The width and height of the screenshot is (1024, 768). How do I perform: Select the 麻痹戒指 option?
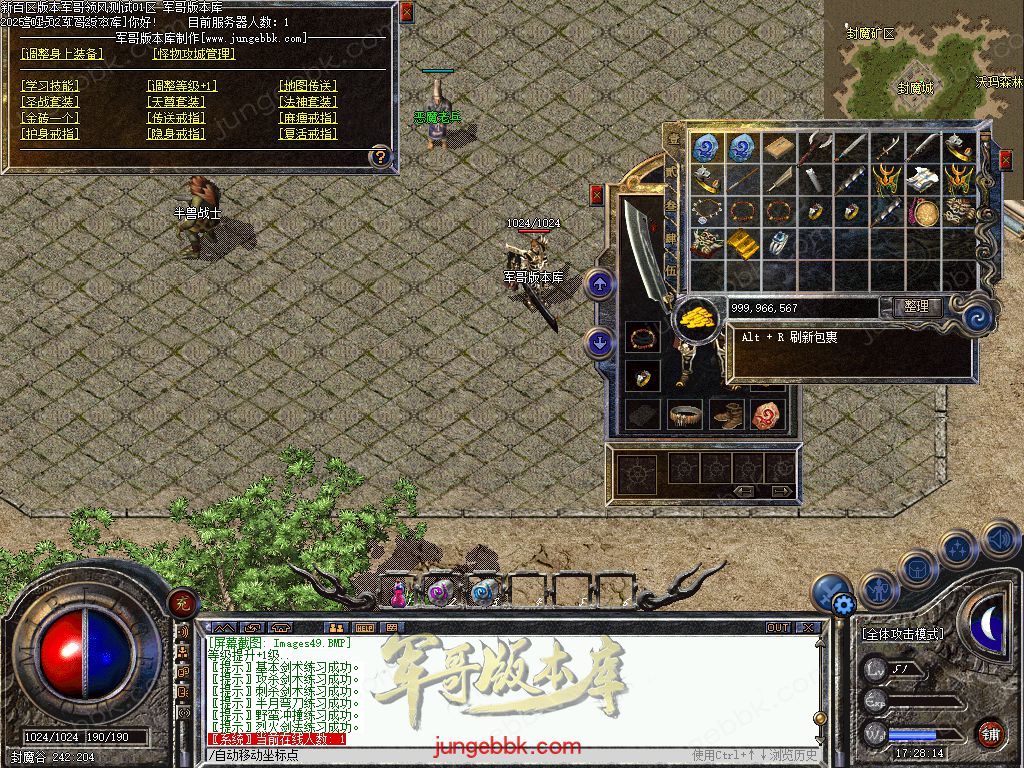pyautogui.click(x=307, y=118)
